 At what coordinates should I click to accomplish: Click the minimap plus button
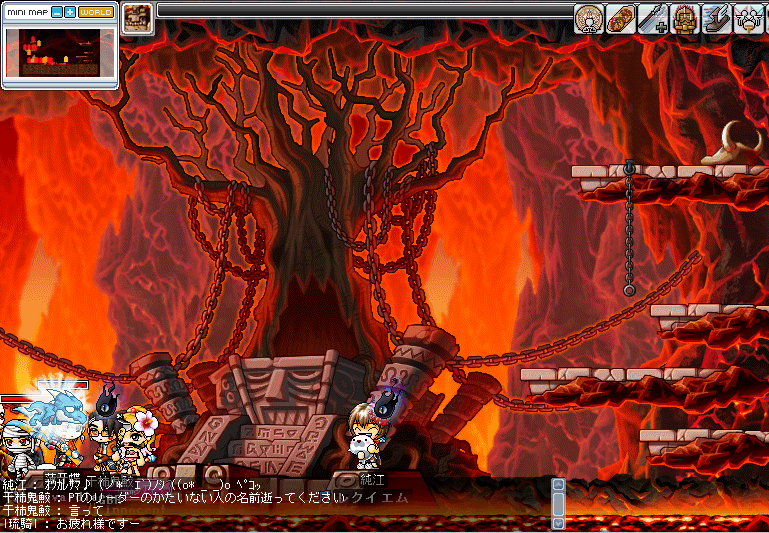70,13
